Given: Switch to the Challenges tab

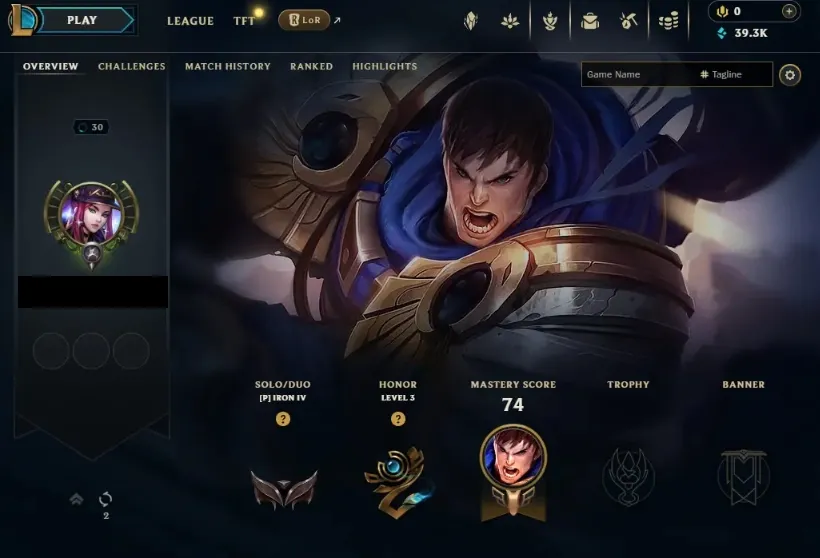Looking at the screenshot, I should [x=131, y=67].
